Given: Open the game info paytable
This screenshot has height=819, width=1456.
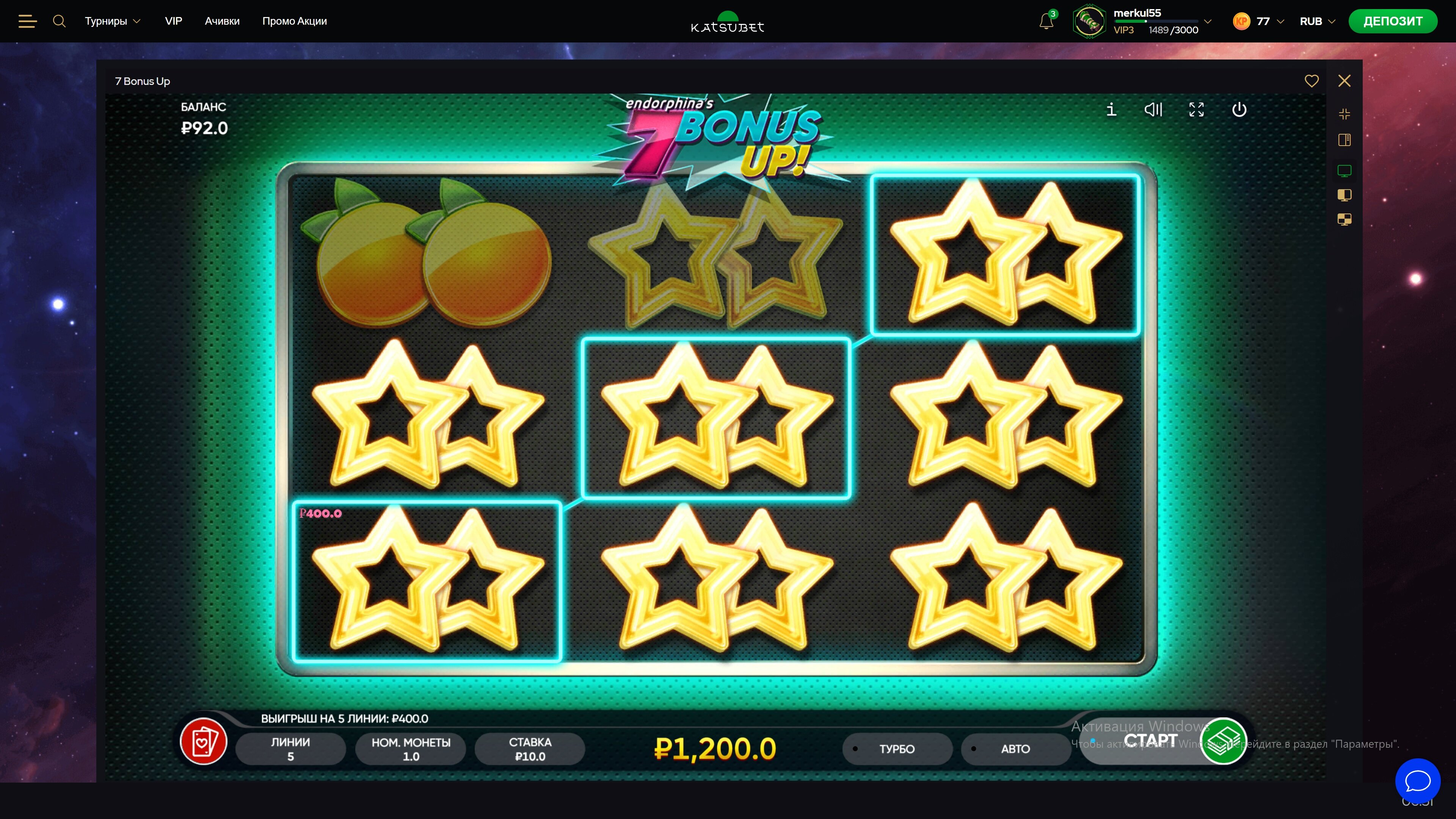Looking at the screenshot, I should tap(1111, 109).
